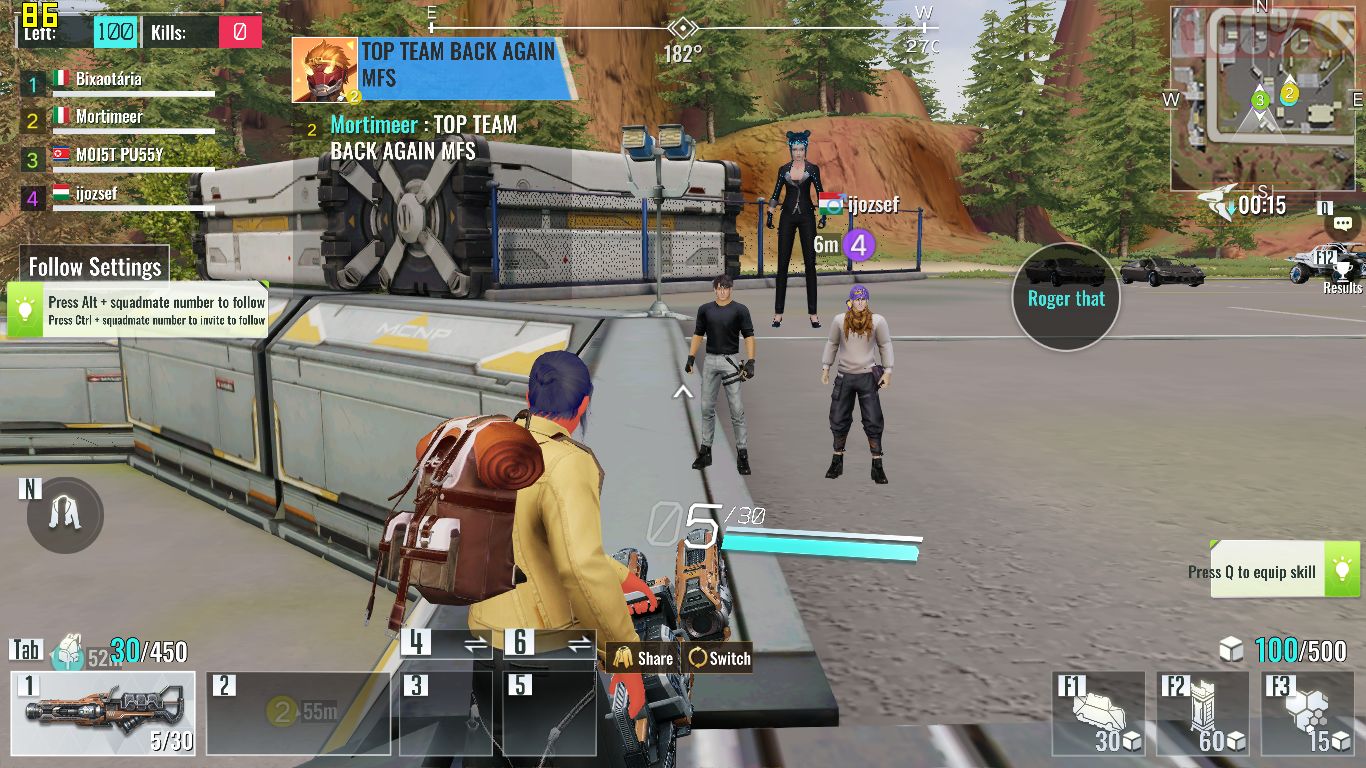
Task: Select the F1 build item with 30 cost
Action: click(x=1099, y=713)
